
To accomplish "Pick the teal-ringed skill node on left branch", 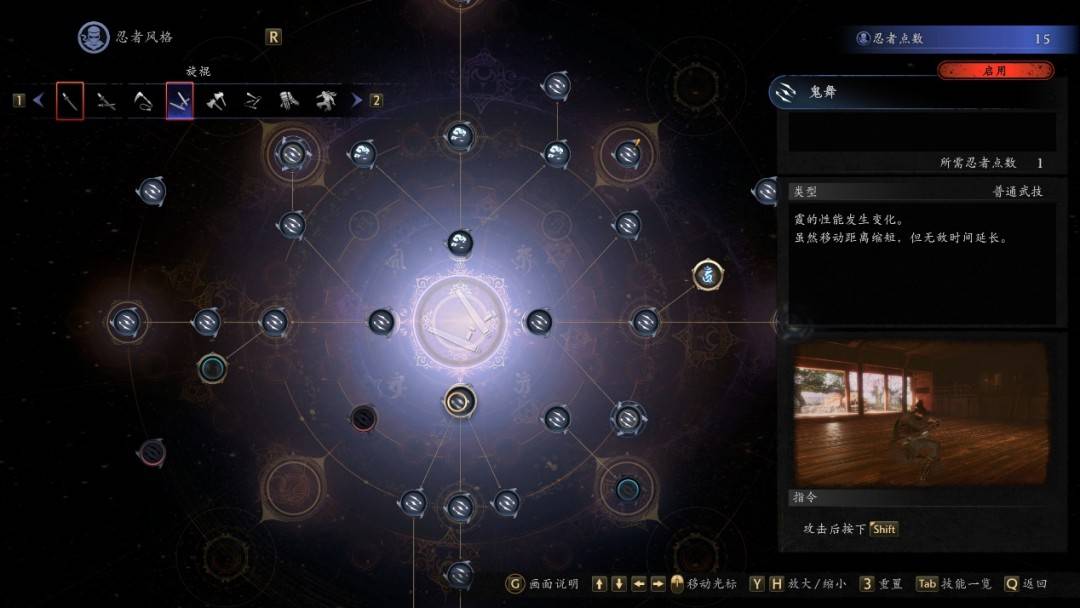I will pyautogui.click(x=212, y=367).
